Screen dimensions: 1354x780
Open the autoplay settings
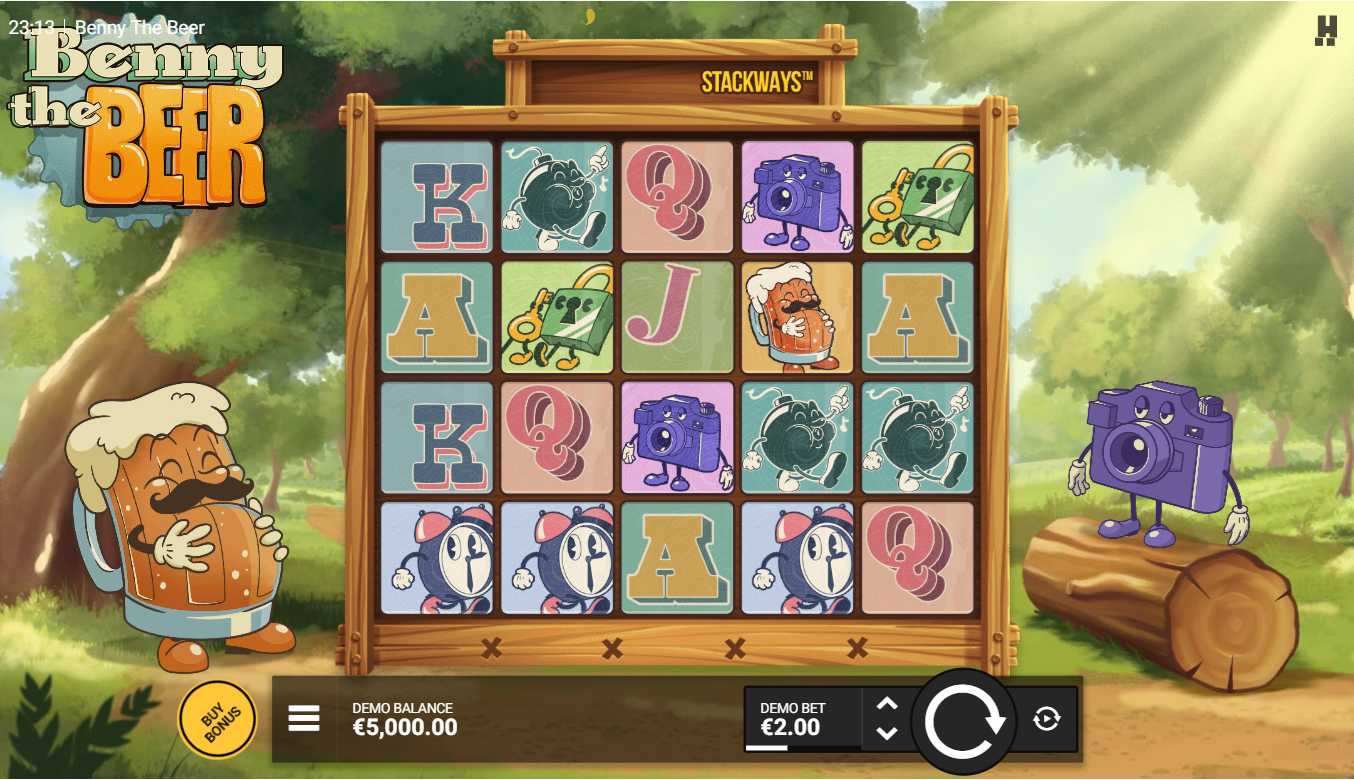[x=1046, y=718]
